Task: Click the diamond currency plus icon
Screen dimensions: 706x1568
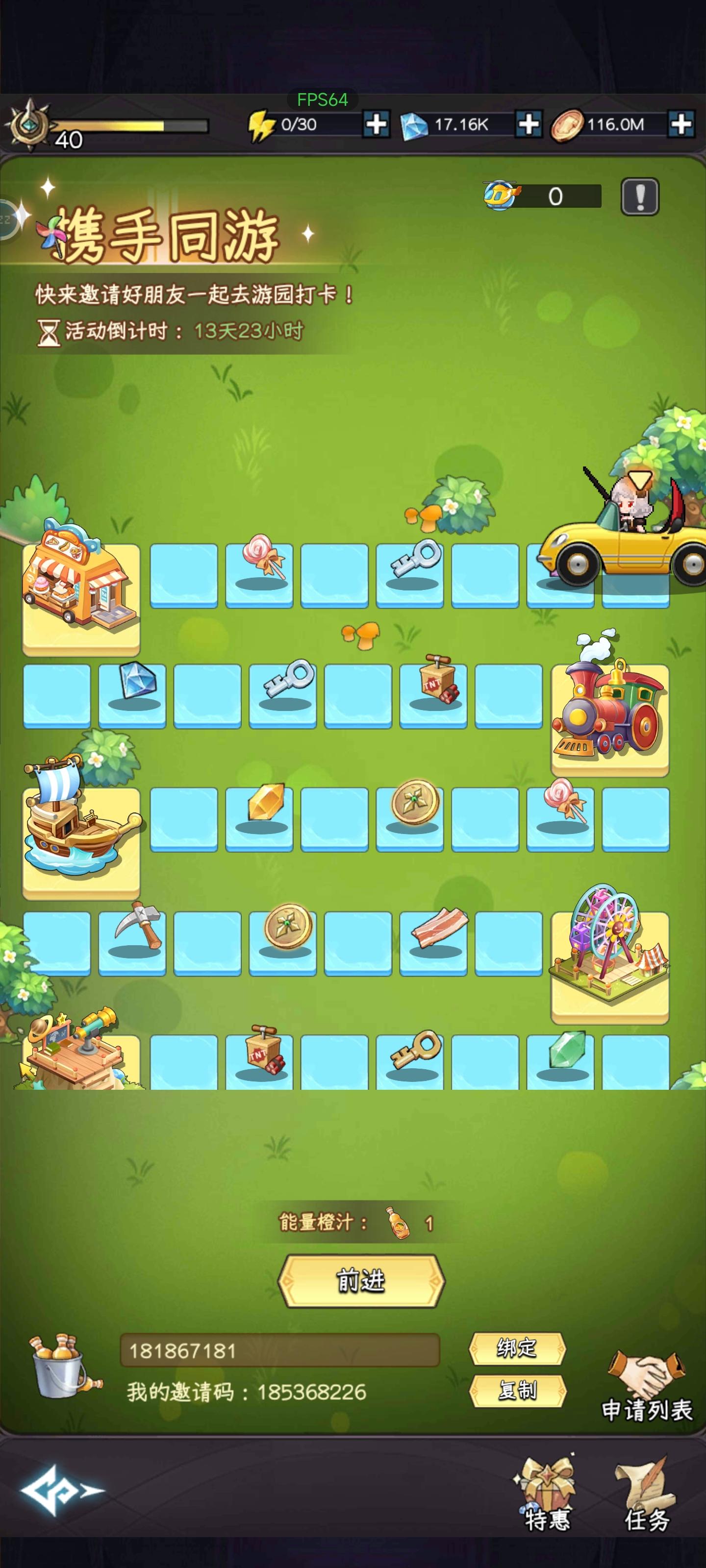Action: click(x=529, y=124)
